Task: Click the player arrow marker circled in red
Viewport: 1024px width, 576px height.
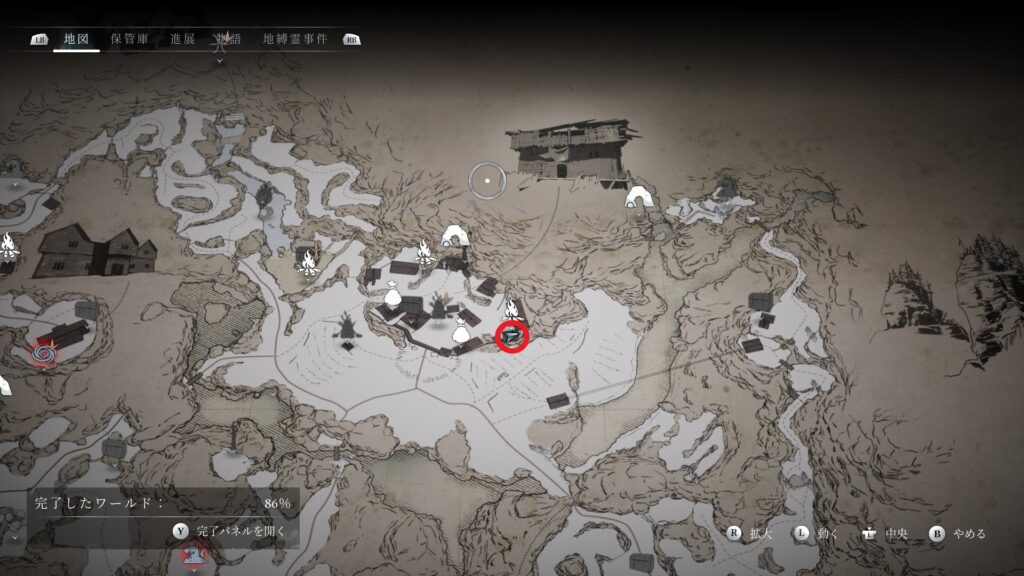Action: click(513, 336)
